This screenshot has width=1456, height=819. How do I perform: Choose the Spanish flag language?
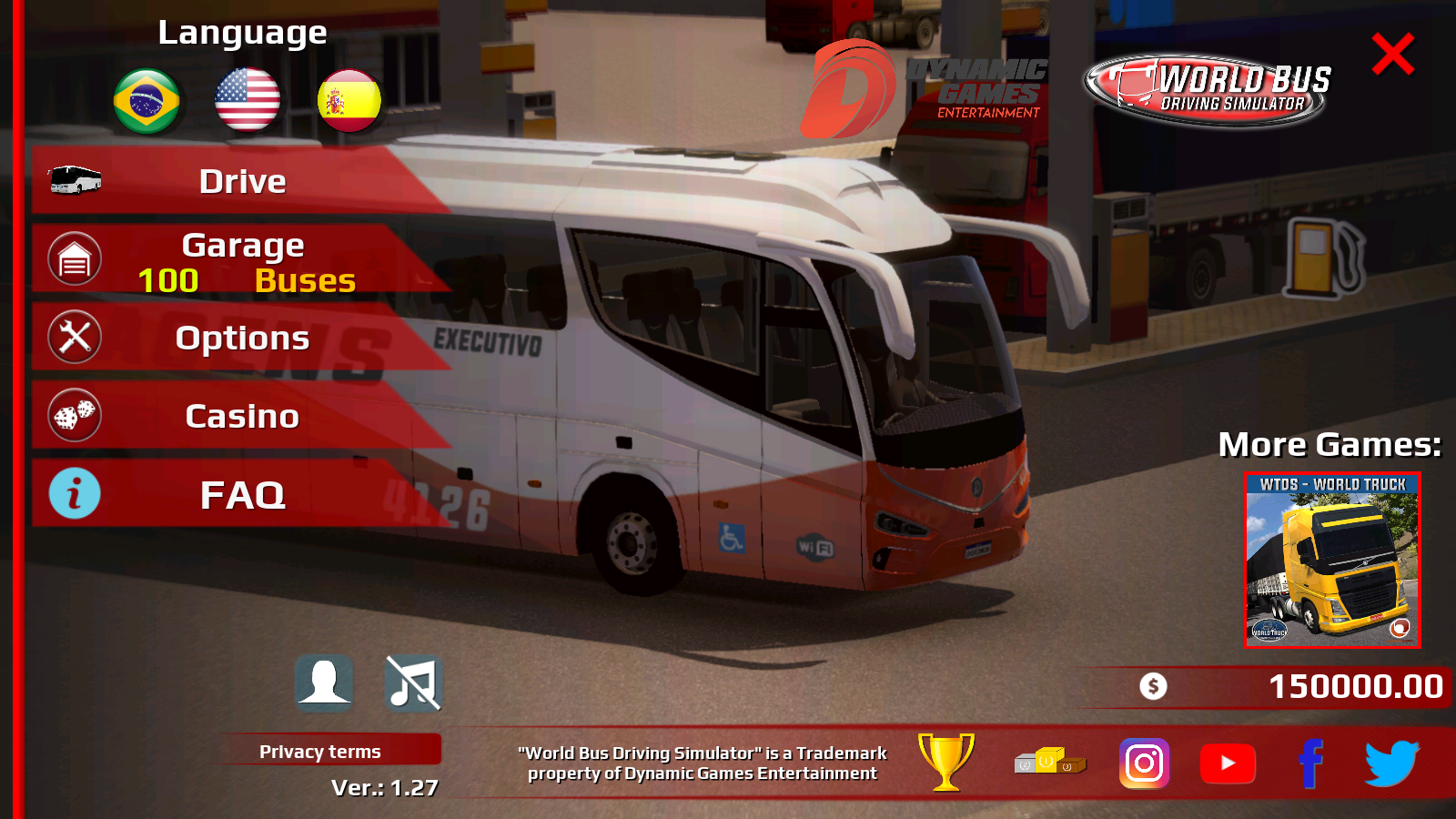coord(349,100)
